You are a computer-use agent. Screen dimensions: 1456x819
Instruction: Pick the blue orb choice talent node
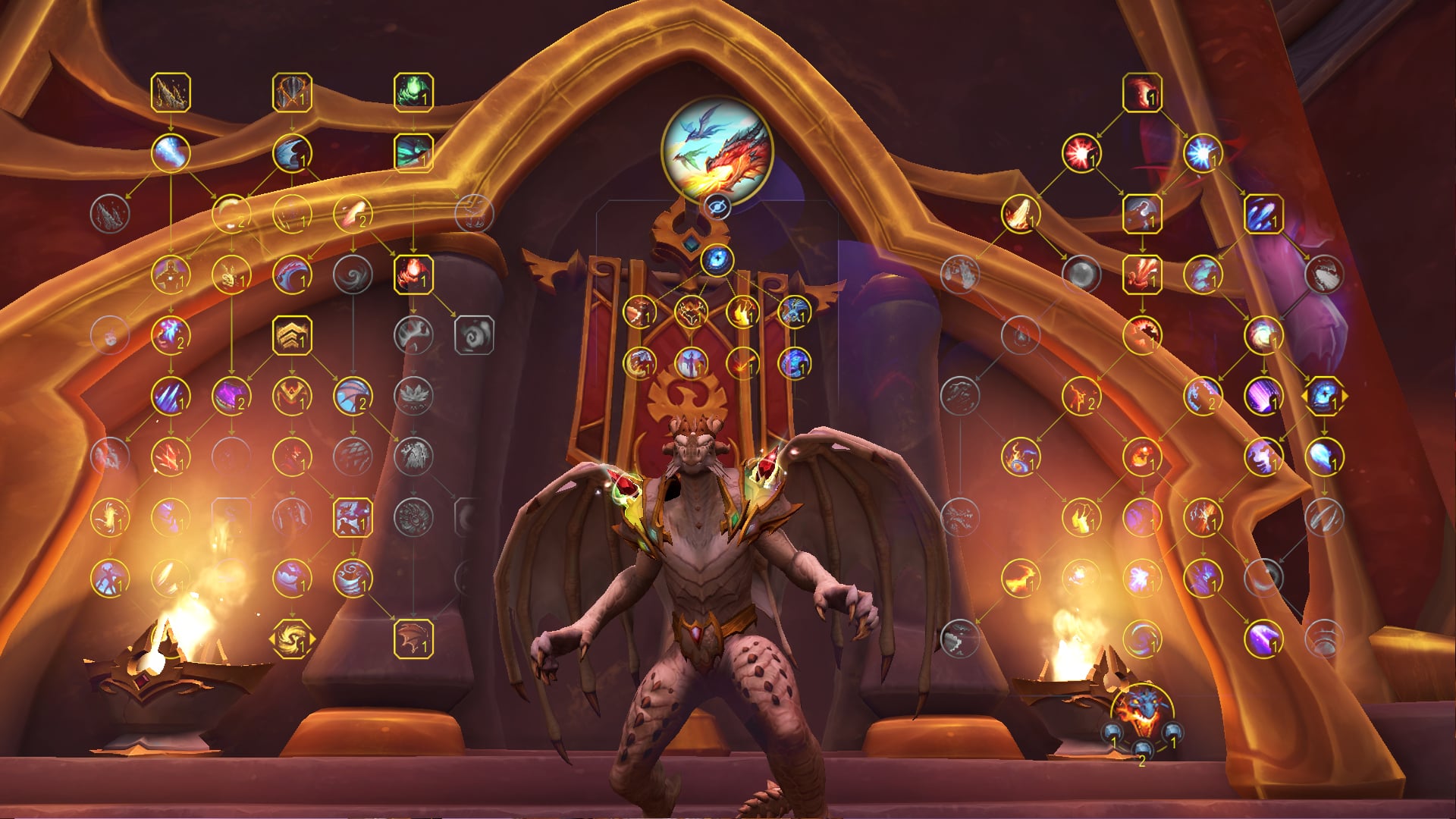1324,396
